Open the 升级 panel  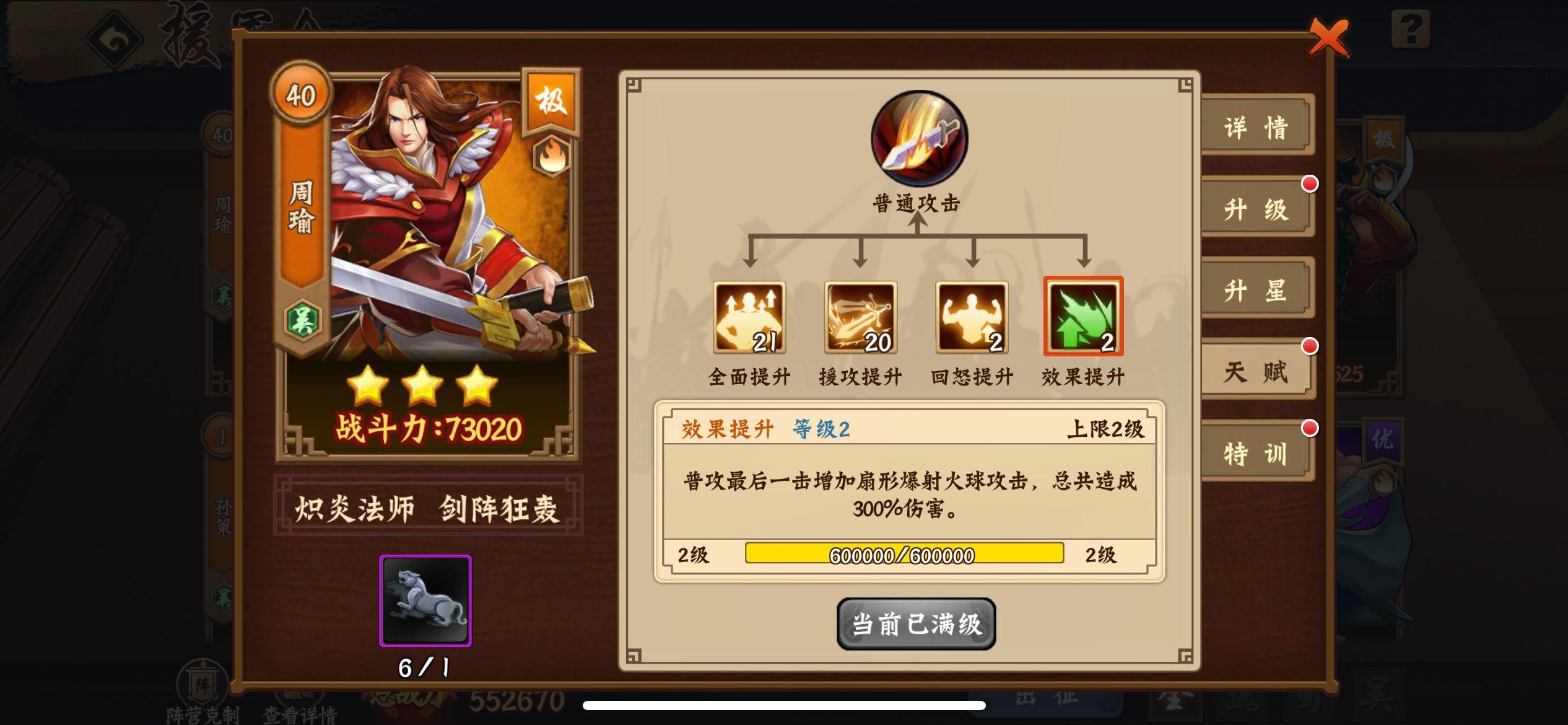pyautogui.click(x=1257, y=208)
